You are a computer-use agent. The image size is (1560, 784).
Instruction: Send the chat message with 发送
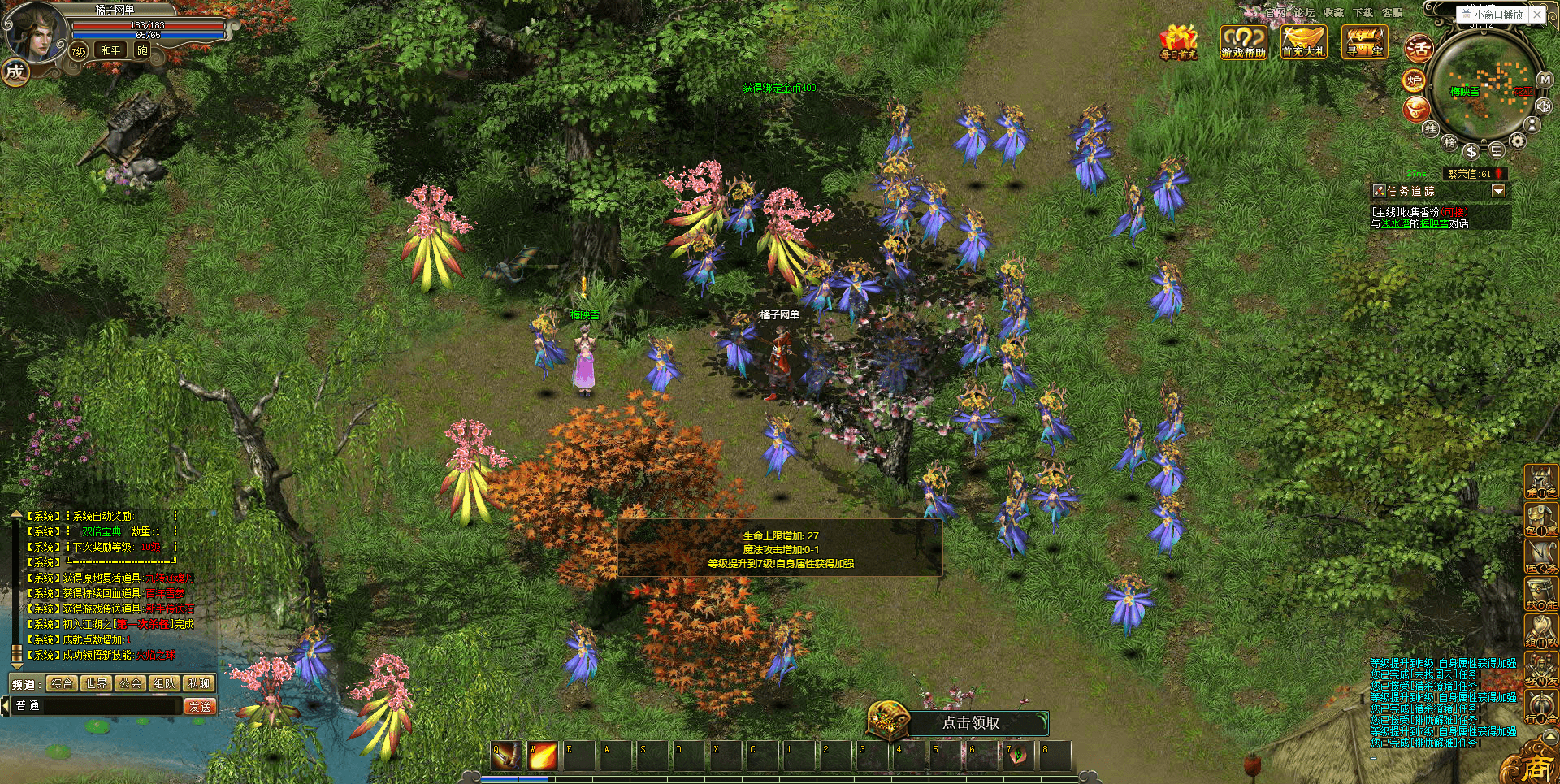(200, 706)
